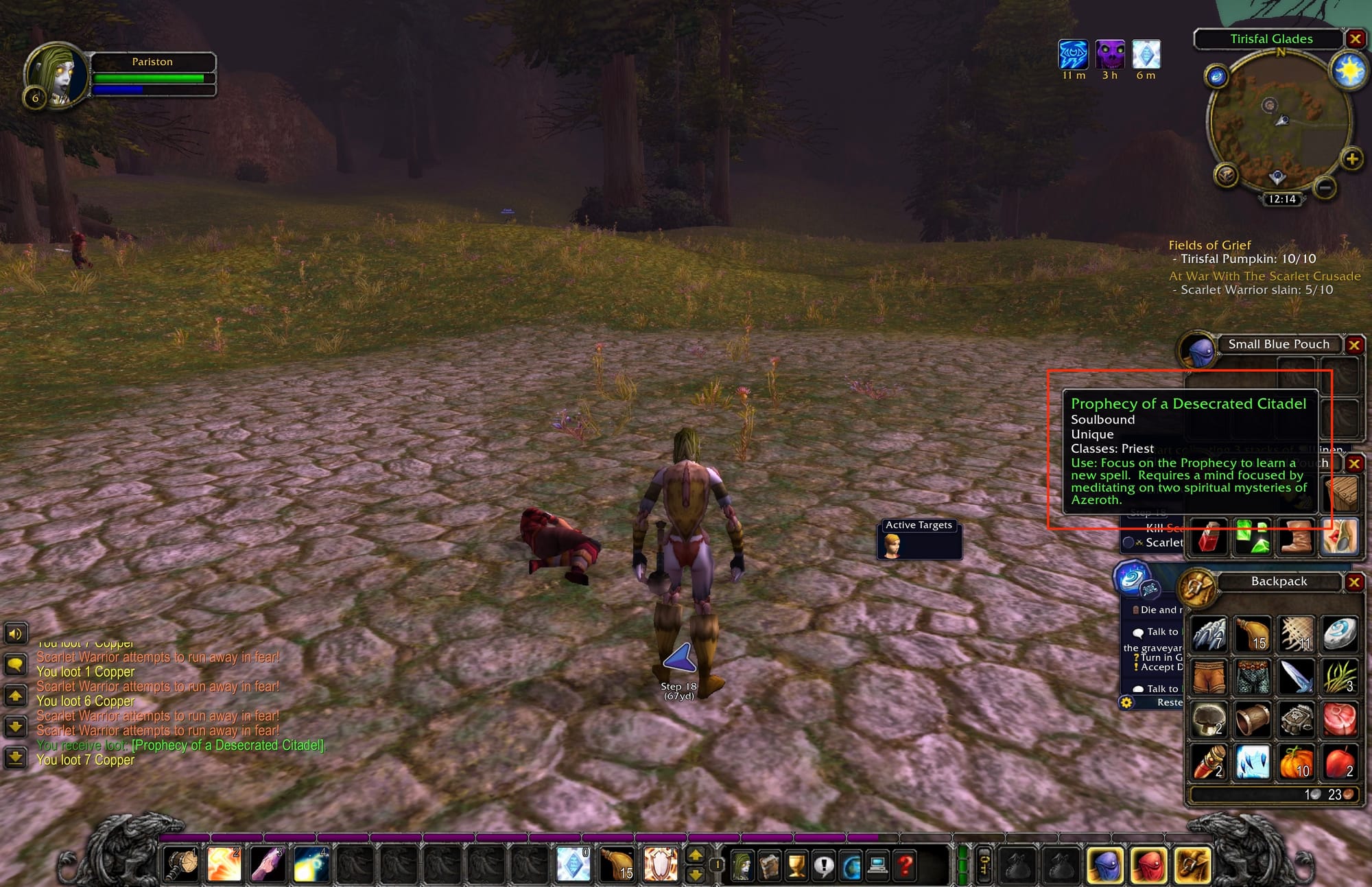
Task: Cast the orange Smite spell on action bar
Action: (224, 864)
